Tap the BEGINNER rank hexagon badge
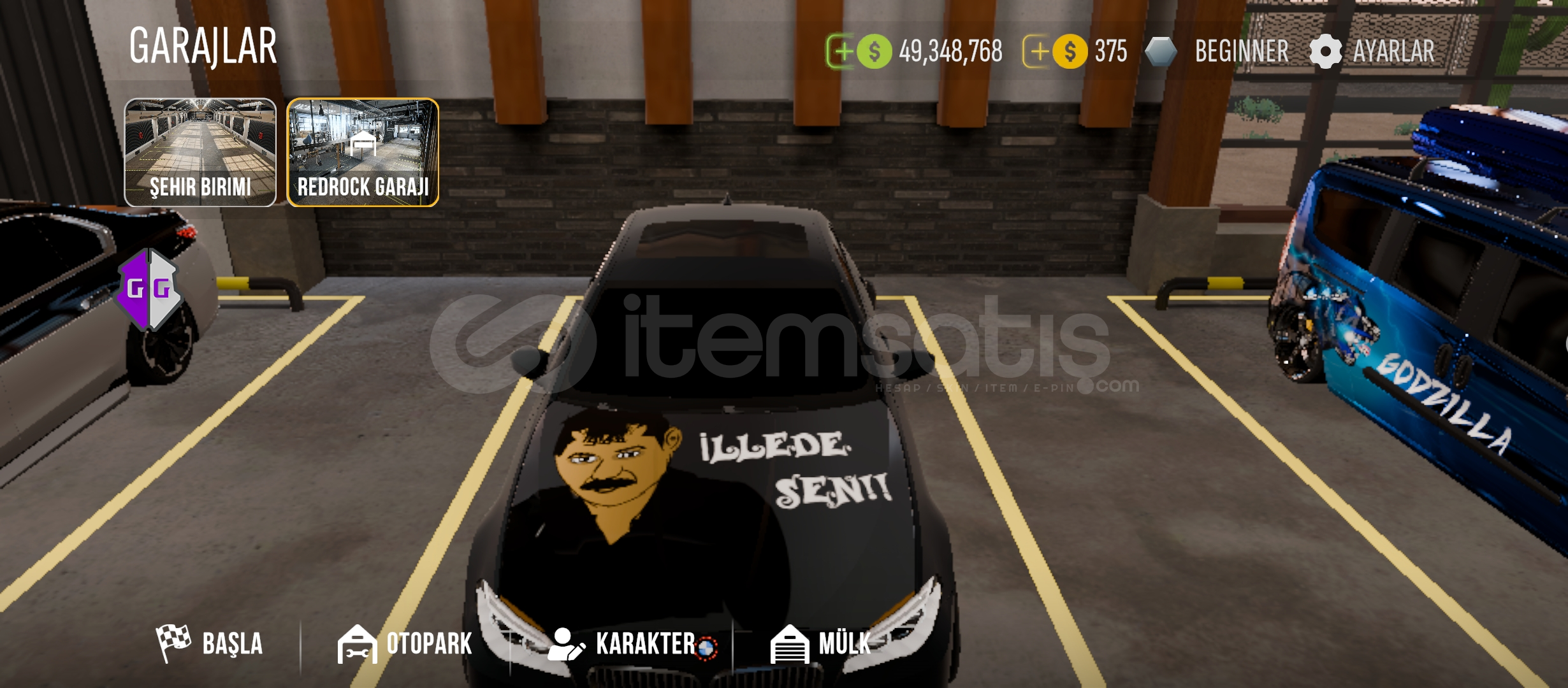This screenshot has width=1568, height=688. 1163,50
